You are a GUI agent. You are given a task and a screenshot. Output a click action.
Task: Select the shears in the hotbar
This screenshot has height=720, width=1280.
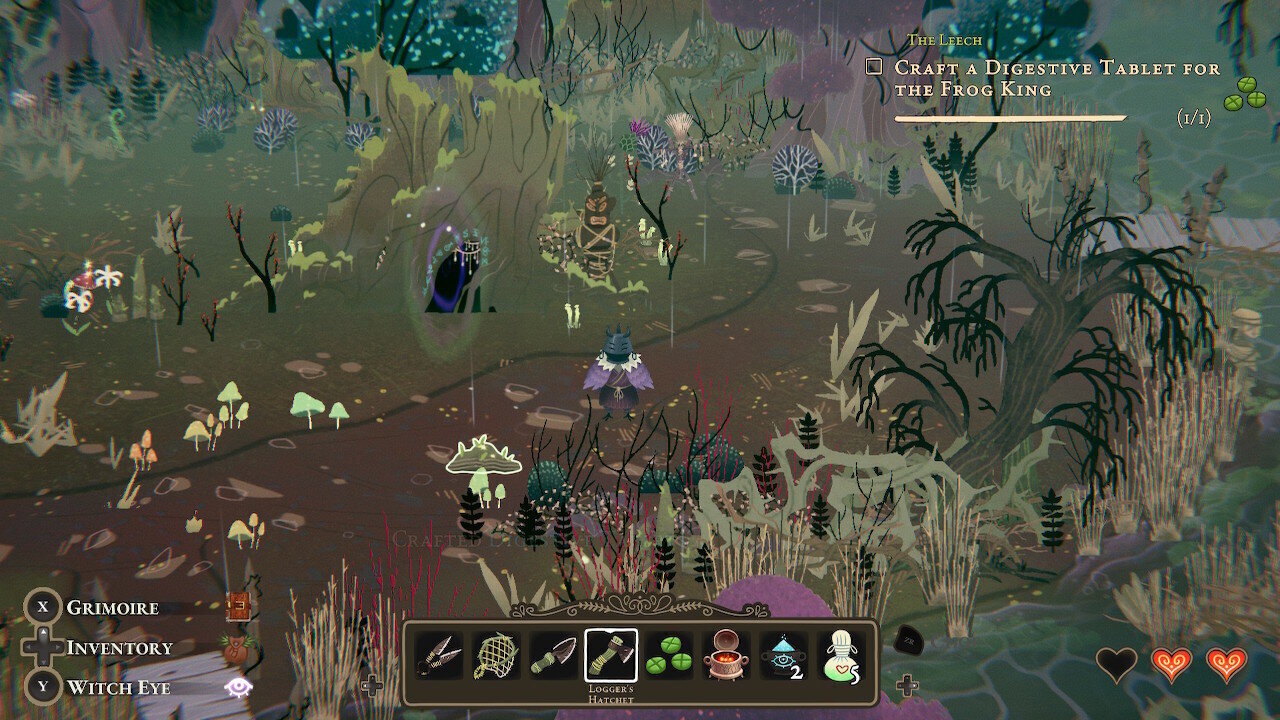[x=439, y=655]
